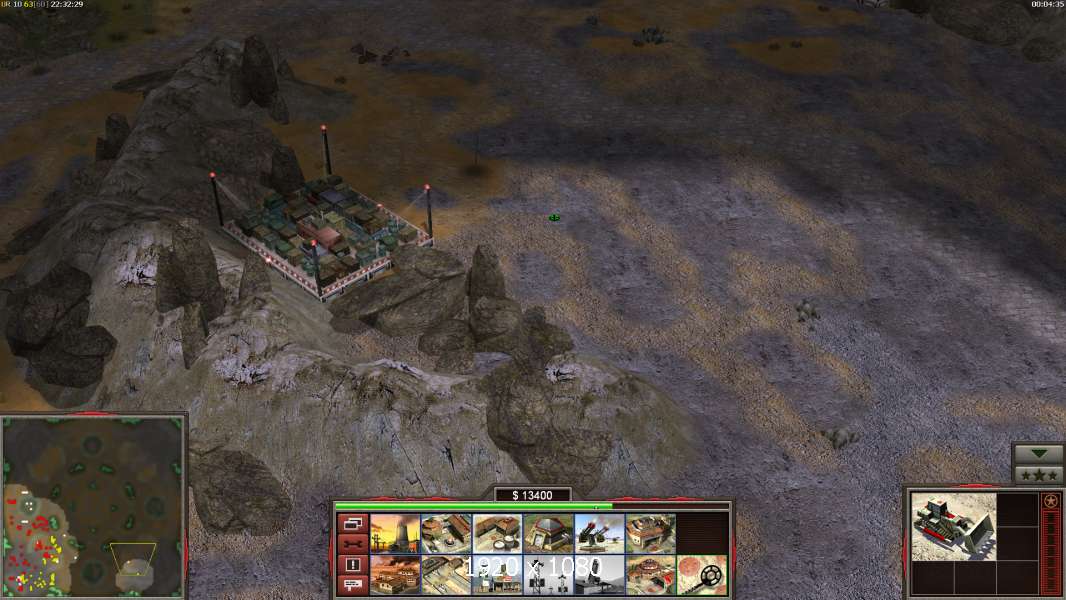Build a Bunker from the command bar
This screenshot has width=1066, height=600.
(x=548, y=533)
